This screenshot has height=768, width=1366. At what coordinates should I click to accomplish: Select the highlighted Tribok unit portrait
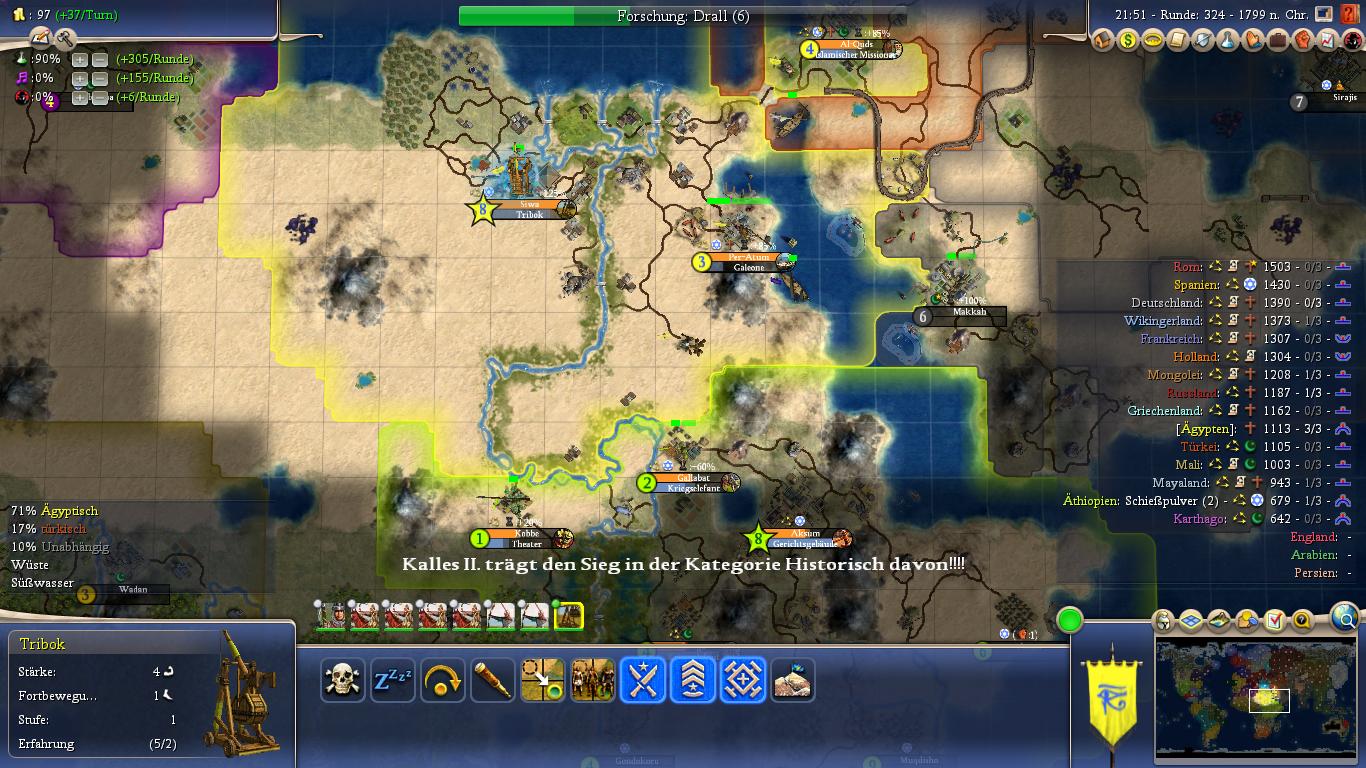coord(568,615)
